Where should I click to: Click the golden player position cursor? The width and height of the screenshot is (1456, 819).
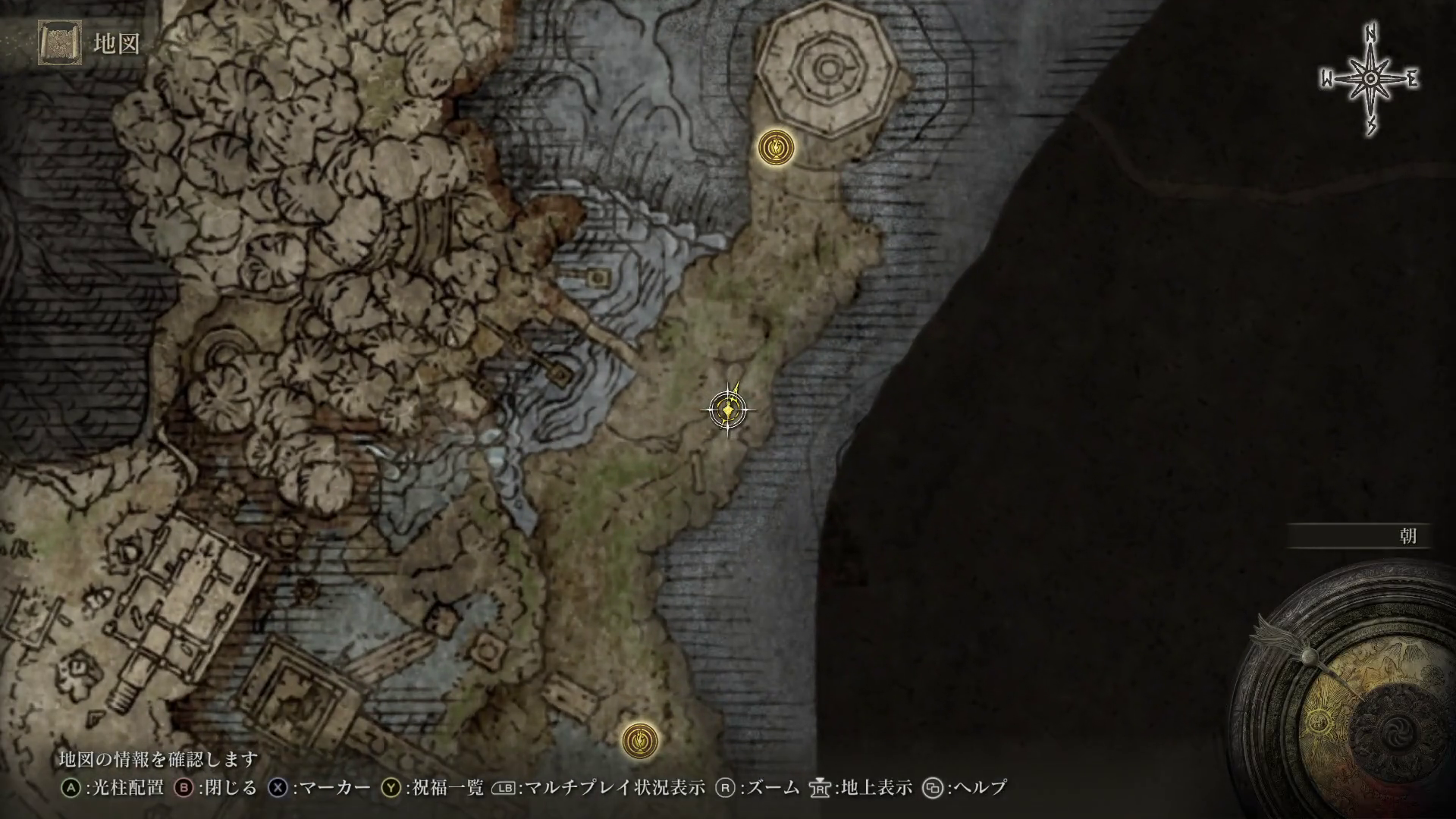728,410
